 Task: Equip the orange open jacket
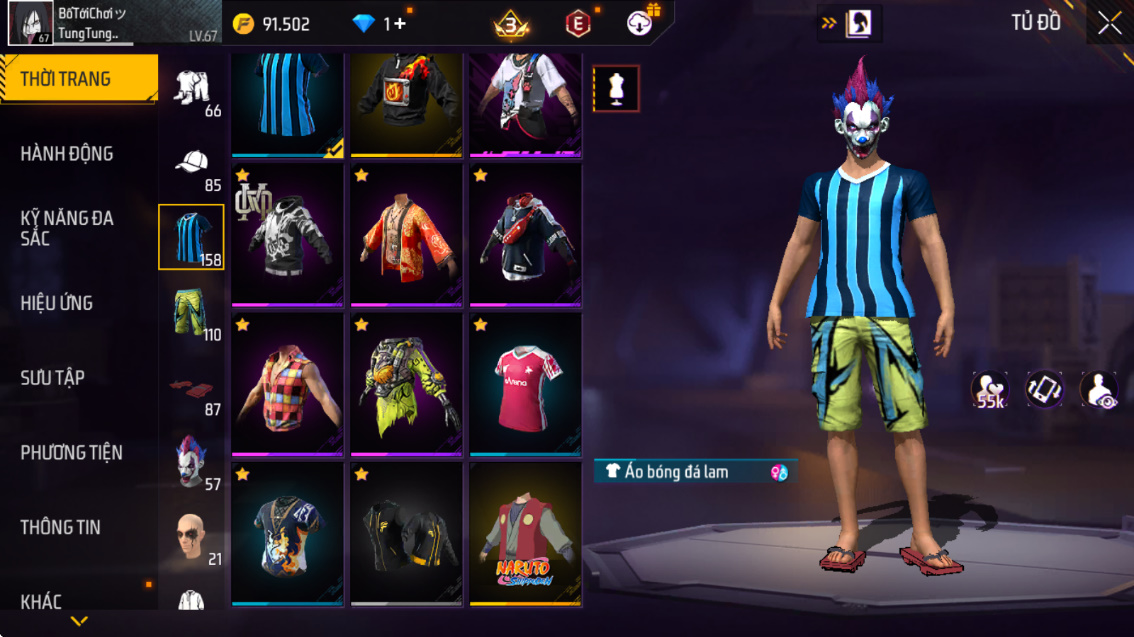point(406,236)
